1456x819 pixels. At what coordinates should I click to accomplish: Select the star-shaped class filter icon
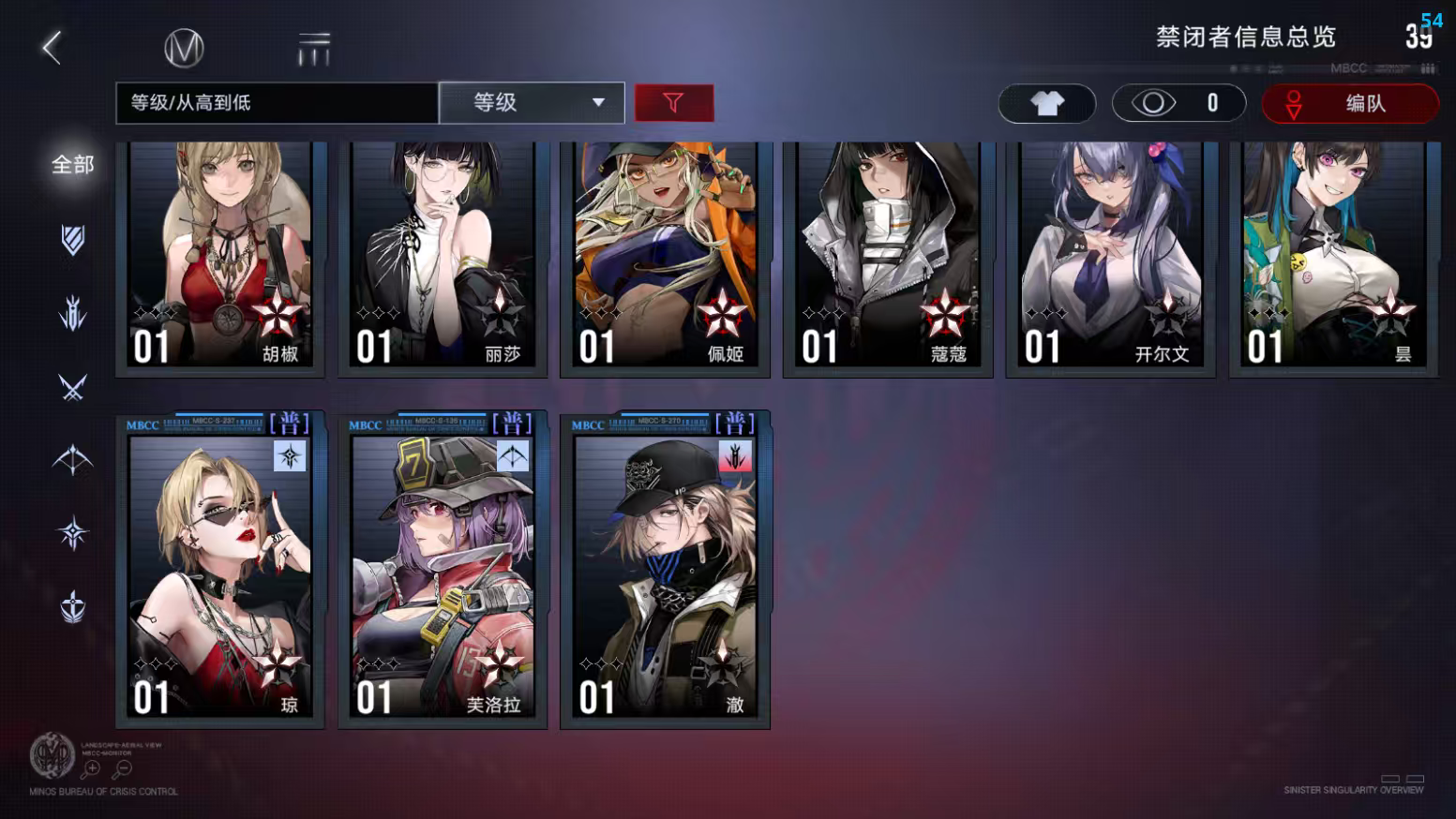pyautogui.click(x=72, y=531)
